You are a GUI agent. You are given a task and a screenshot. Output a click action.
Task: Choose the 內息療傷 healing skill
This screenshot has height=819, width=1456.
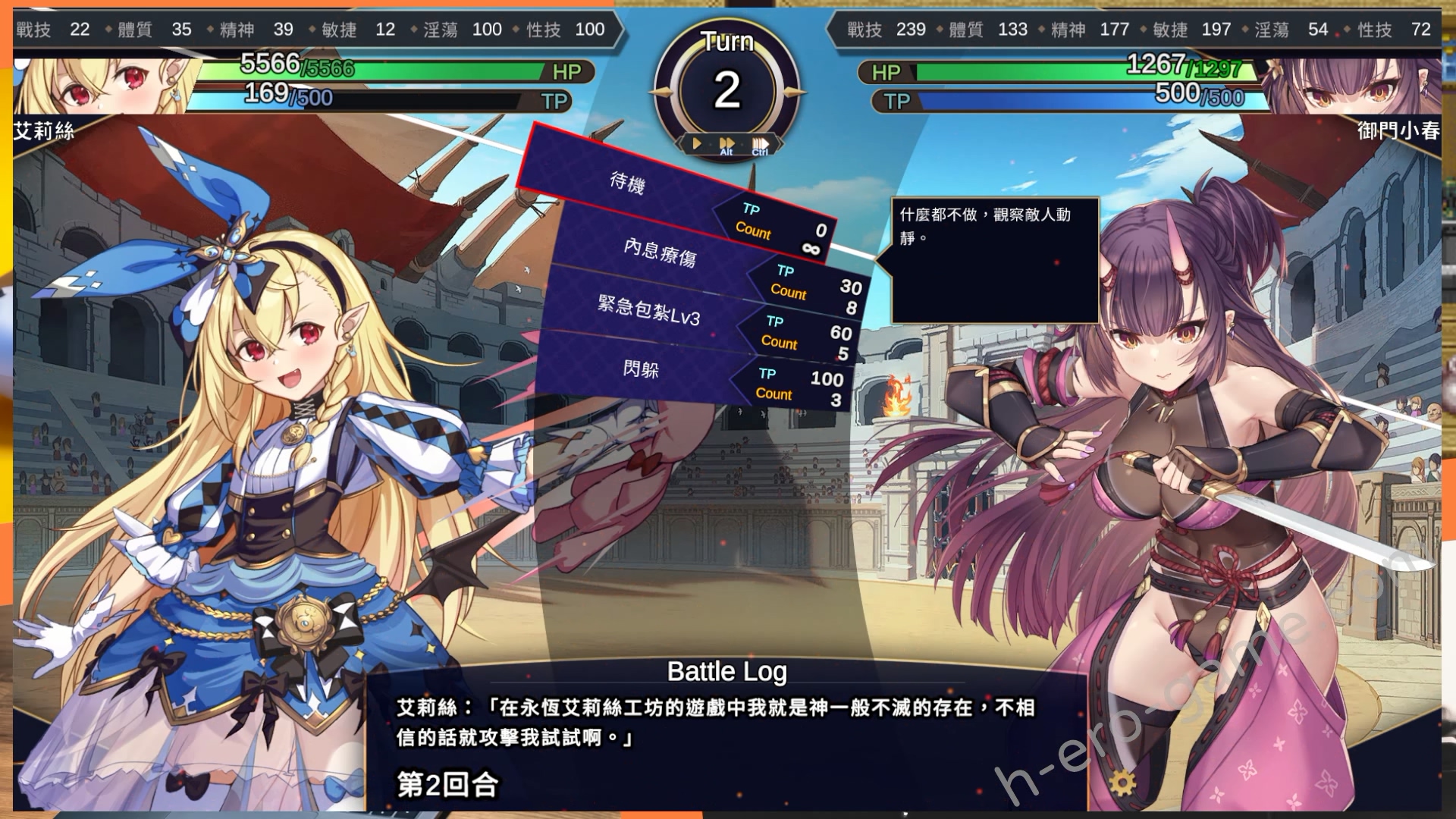tap(660, 253)
